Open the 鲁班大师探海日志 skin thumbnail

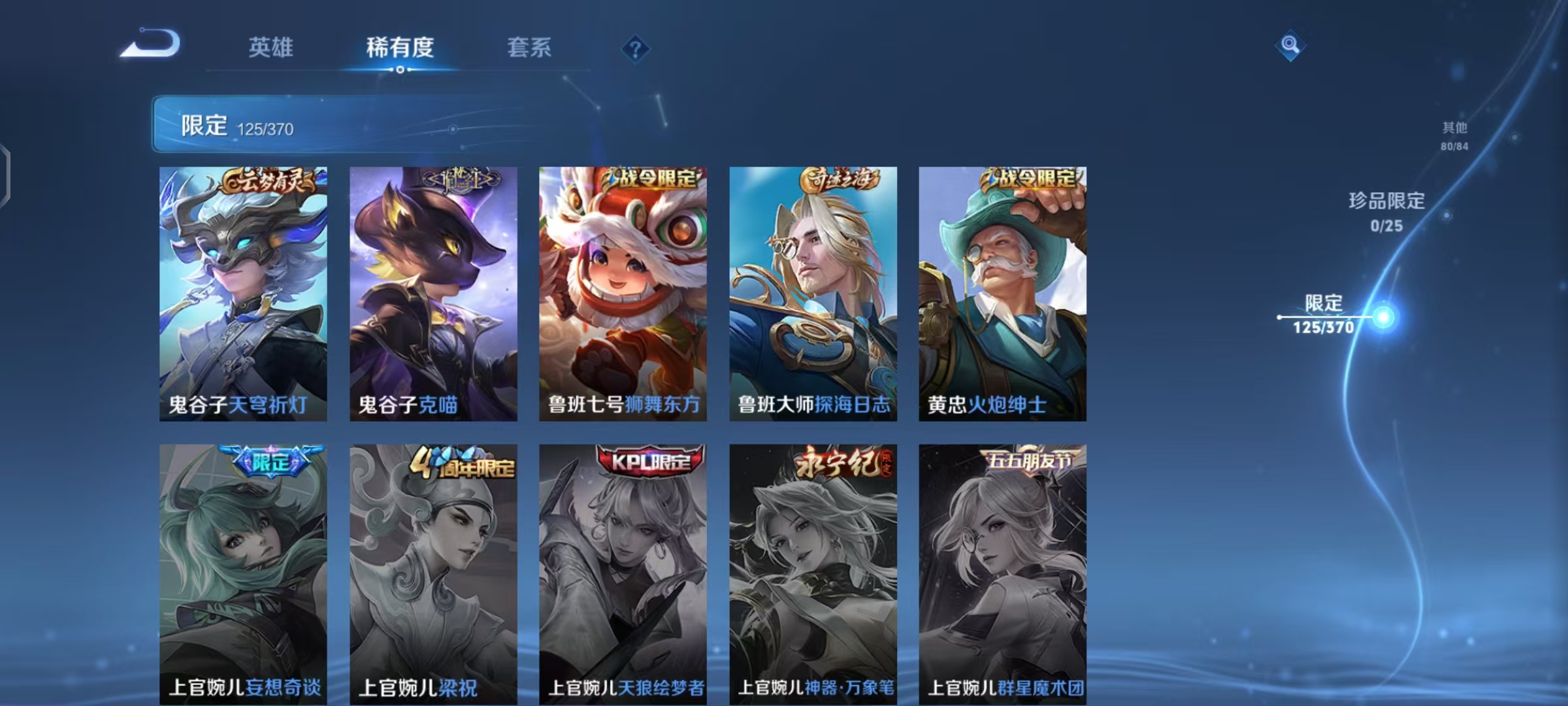[x=813, y=294]
